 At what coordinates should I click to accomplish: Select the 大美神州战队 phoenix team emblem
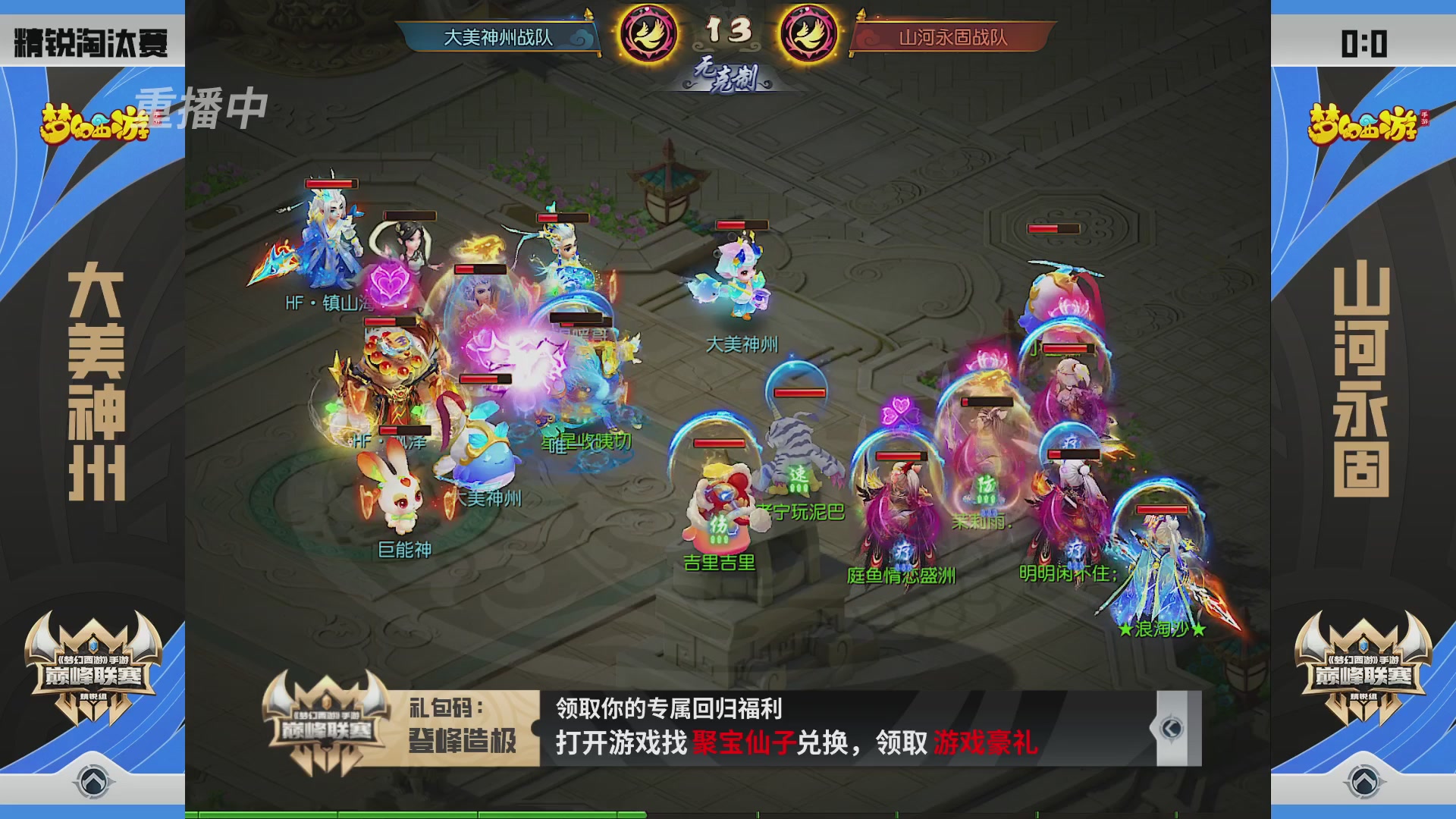click(651, 34)
